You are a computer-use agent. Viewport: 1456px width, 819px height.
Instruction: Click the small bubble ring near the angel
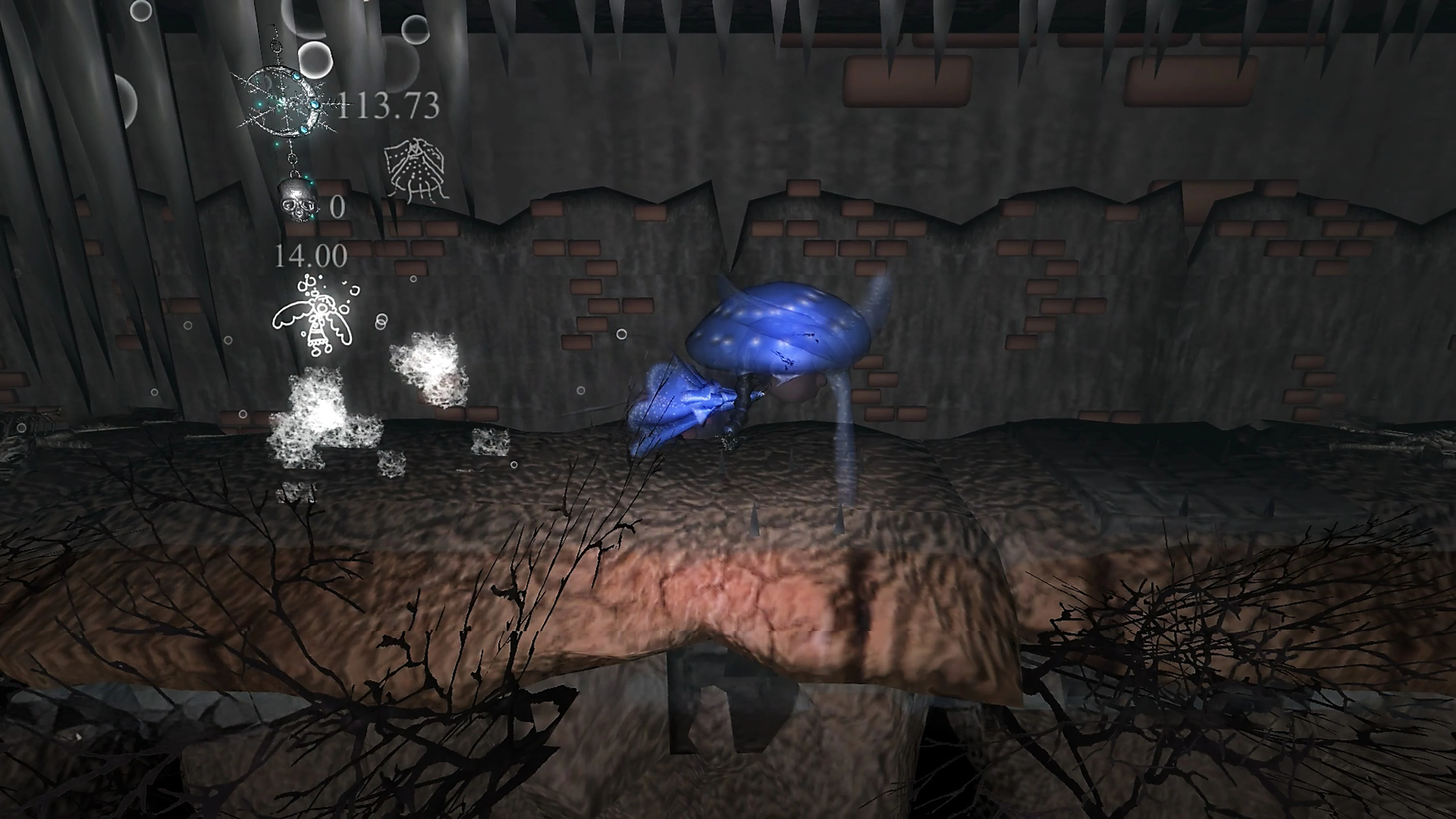[381, 321]
